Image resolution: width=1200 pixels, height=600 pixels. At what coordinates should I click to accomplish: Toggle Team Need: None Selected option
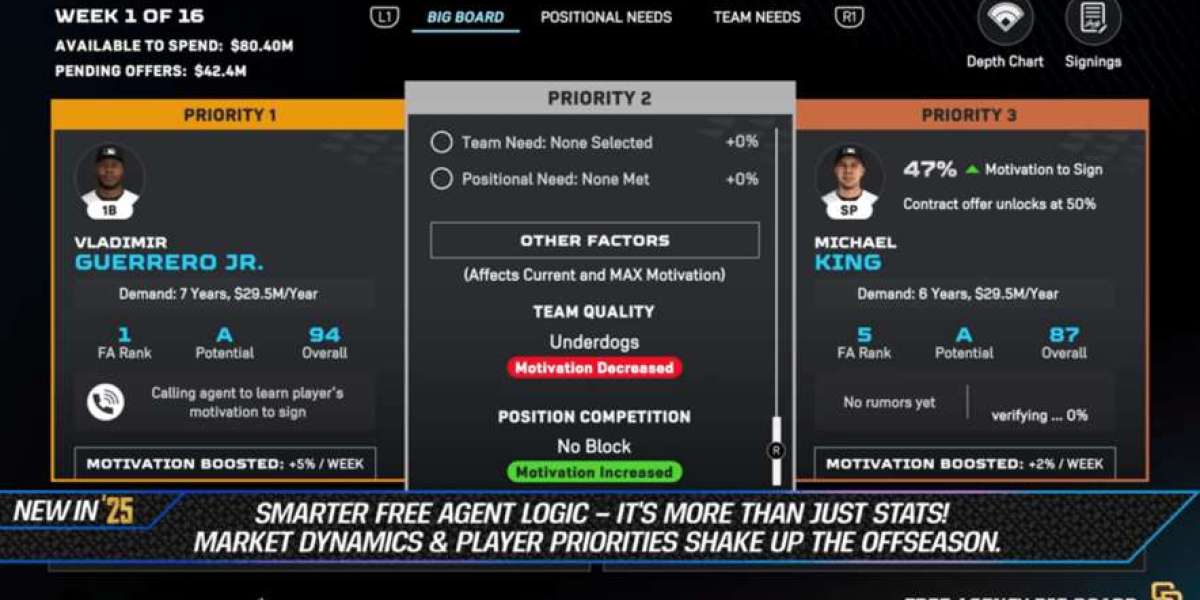point(442,142)
